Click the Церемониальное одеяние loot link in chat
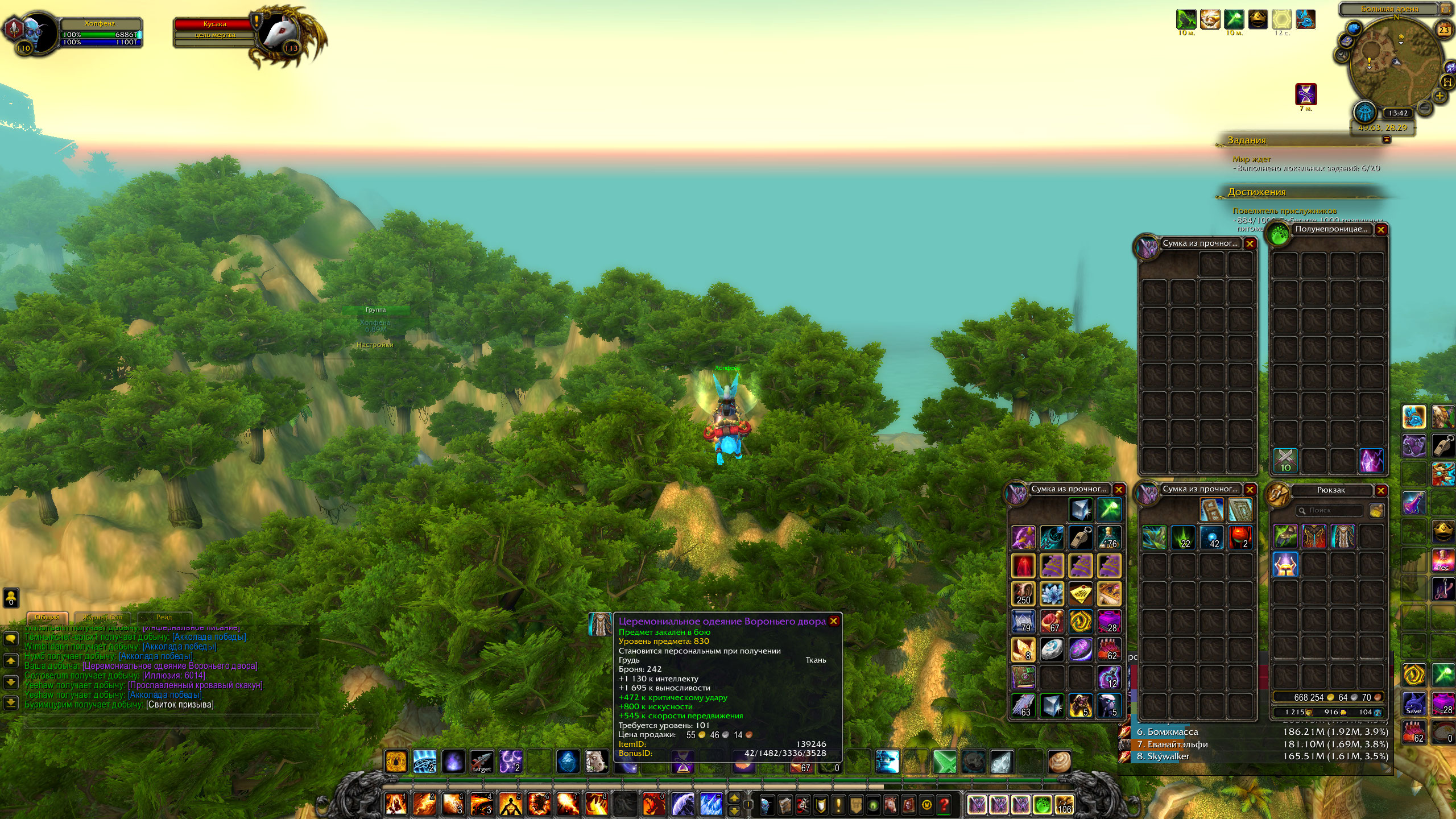The height and width of the screenshot is (819, 1456). (x=170, y=666)
